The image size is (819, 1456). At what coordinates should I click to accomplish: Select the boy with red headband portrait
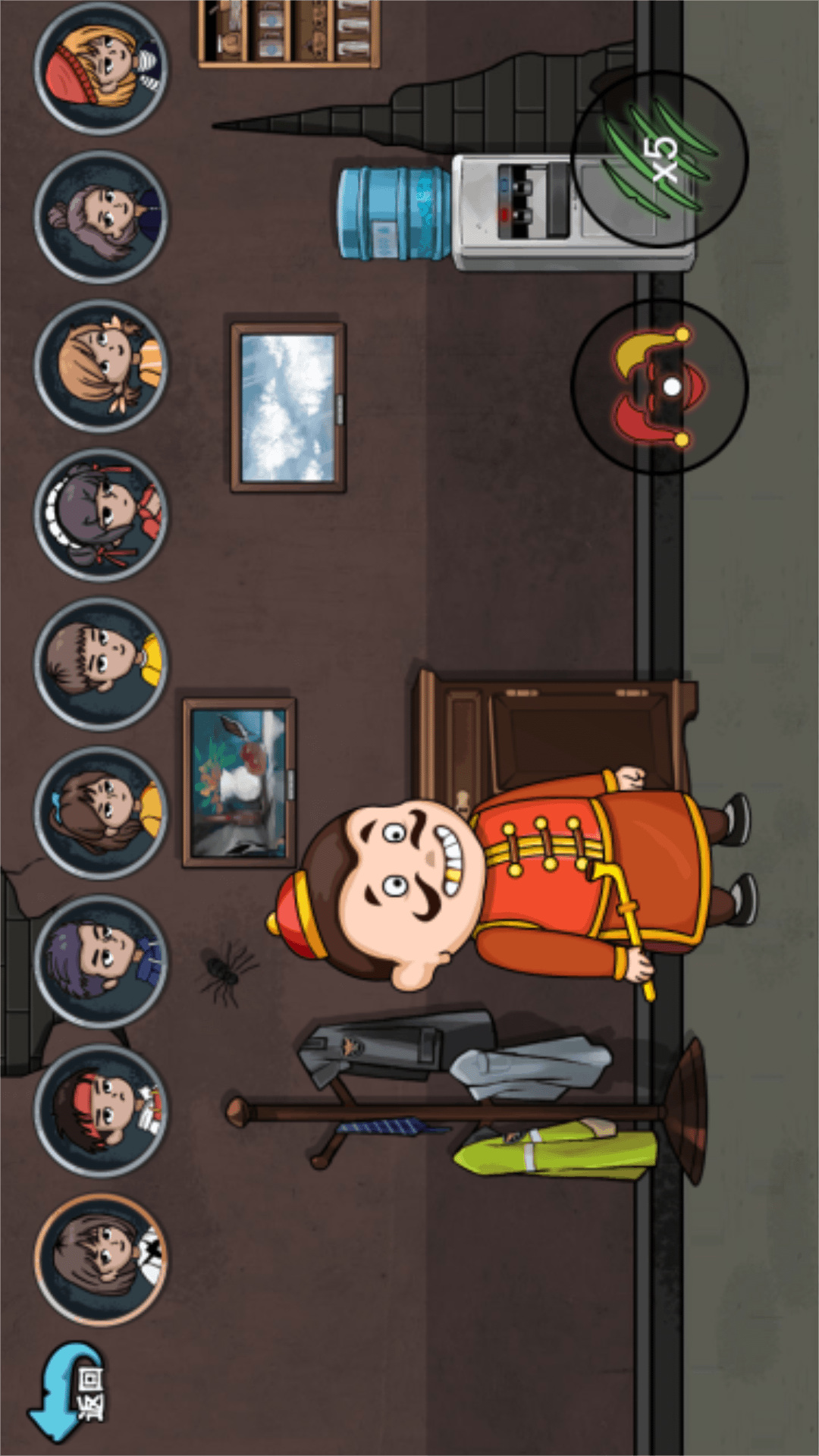101,1110
